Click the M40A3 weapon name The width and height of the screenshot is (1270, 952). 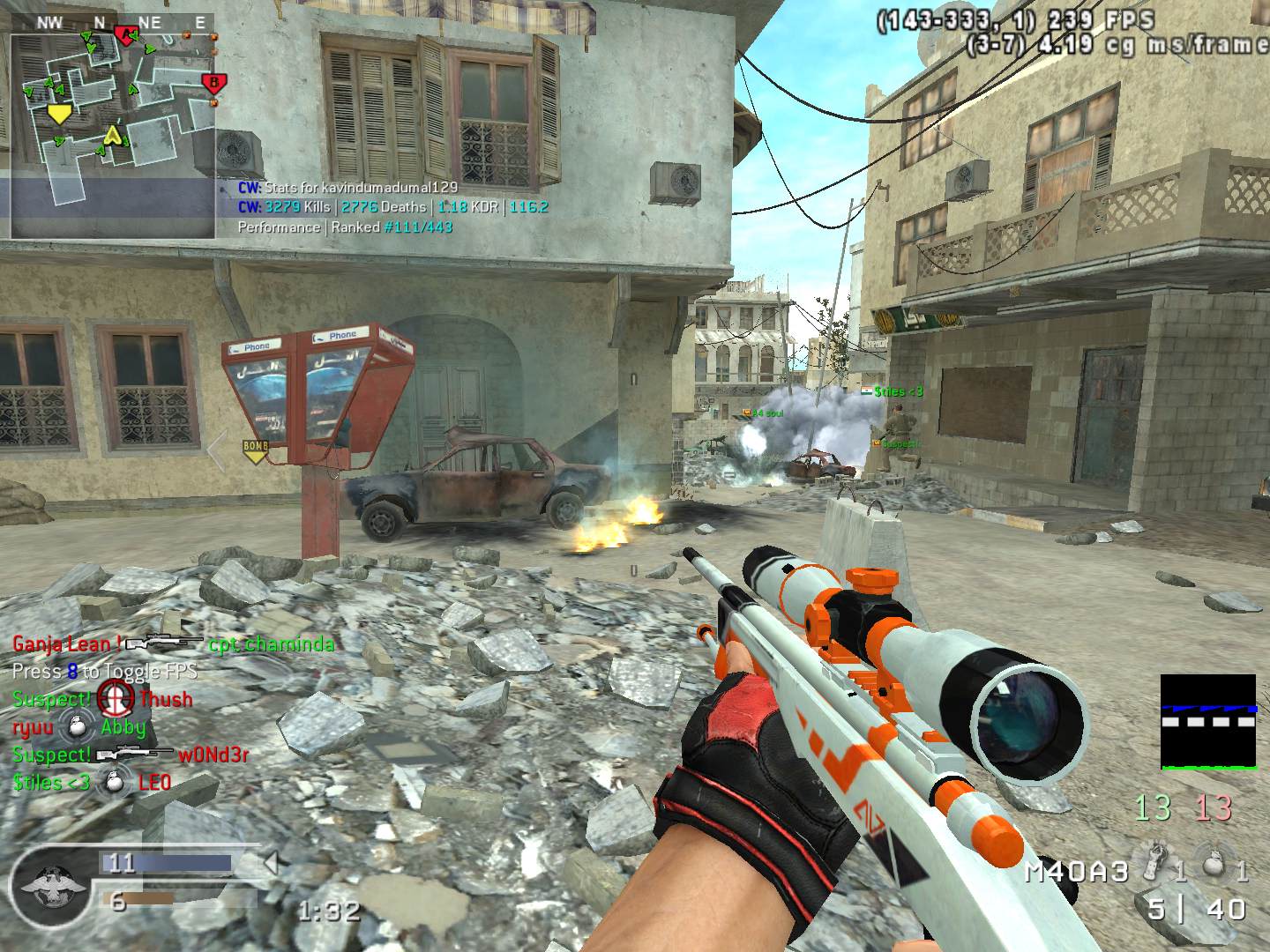[x=1076, y=872]
